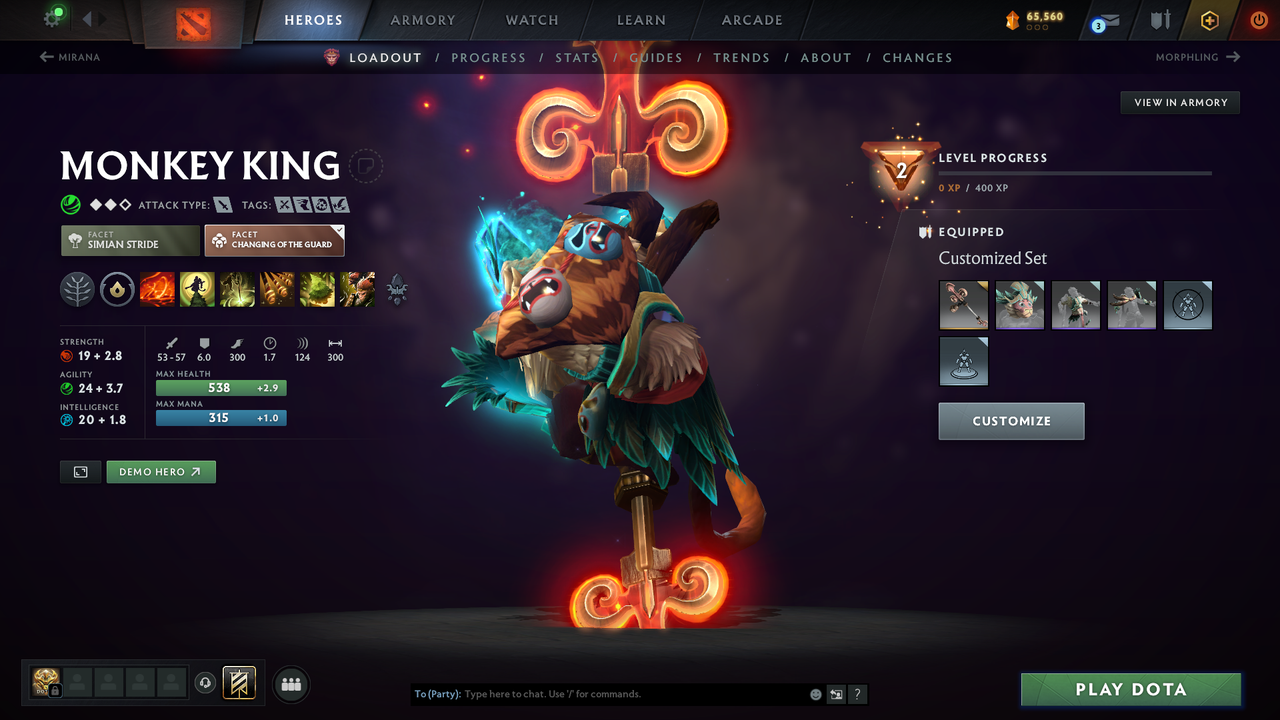Open Dota Plus with the gold hexagon icon
The width and height of the screenshot is (1280, 720).
coord(1209,20)
